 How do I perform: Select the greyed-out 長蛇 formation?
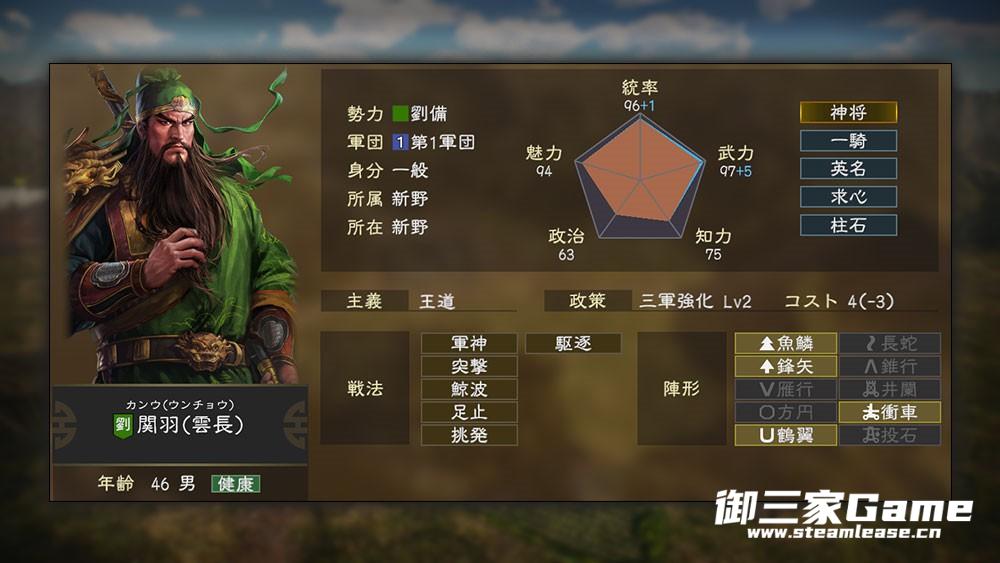[x=889, y=344]
